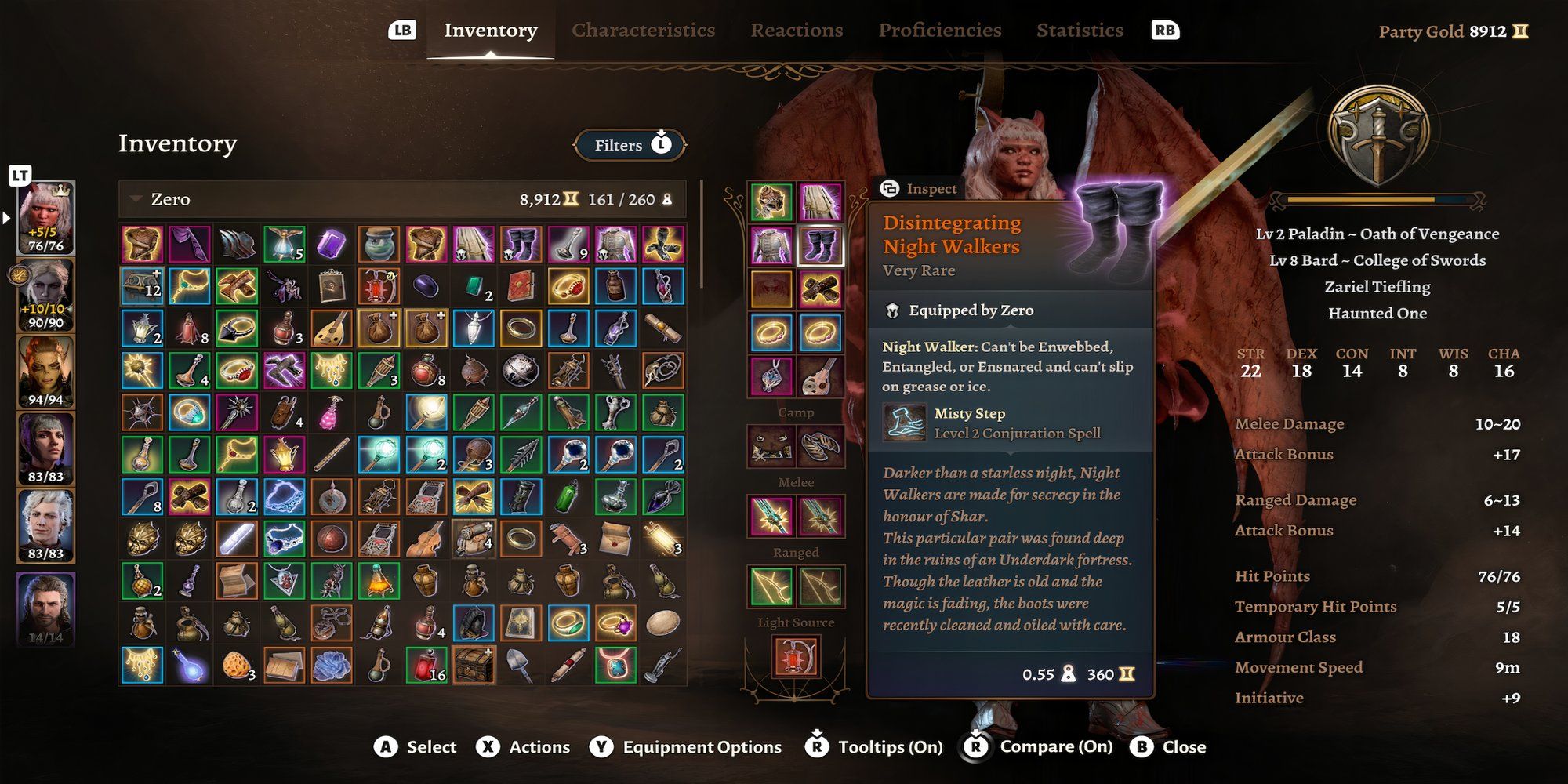Choose the red potion stack of 16
Viewport: 1568px width, 784px height.
pyautogui.click(x=426, y=665)
